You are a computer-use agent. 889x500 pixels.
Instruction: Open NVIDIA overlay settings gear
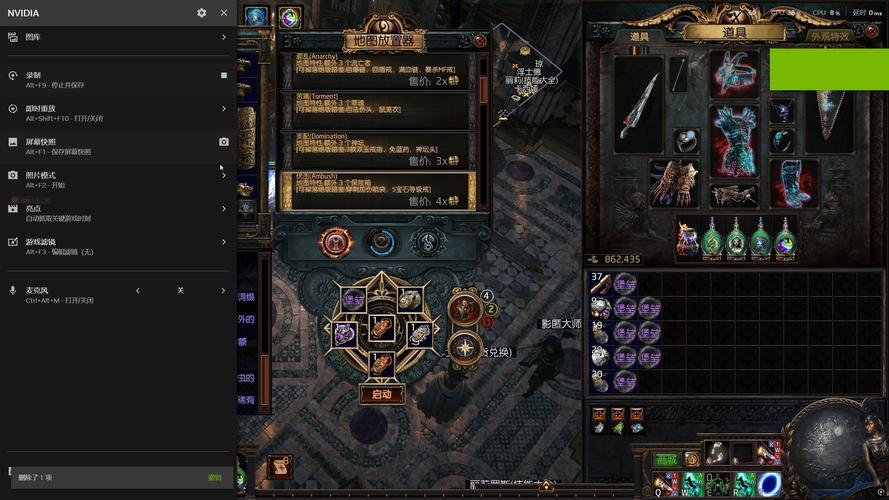202,13
